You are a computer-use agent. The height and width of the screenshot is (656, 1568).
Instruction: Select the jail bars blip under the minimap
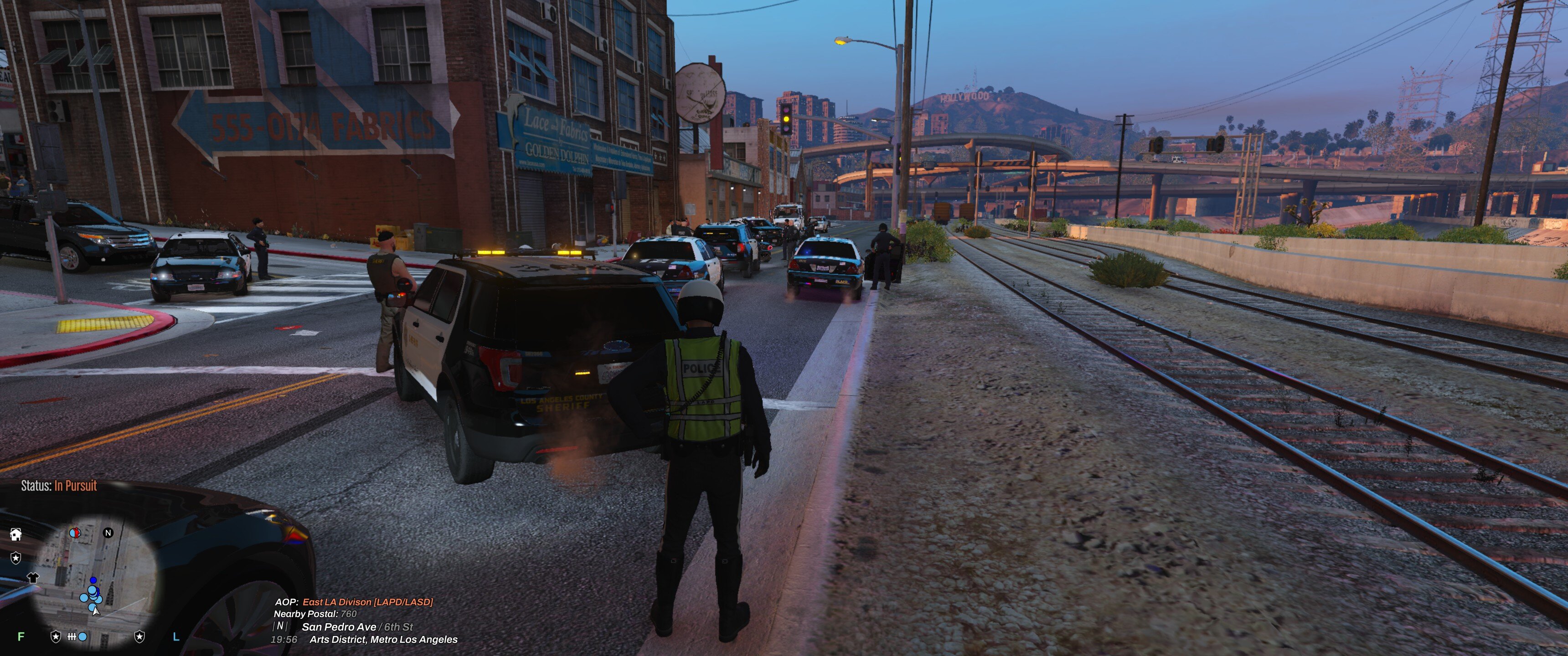click(72, 636)
